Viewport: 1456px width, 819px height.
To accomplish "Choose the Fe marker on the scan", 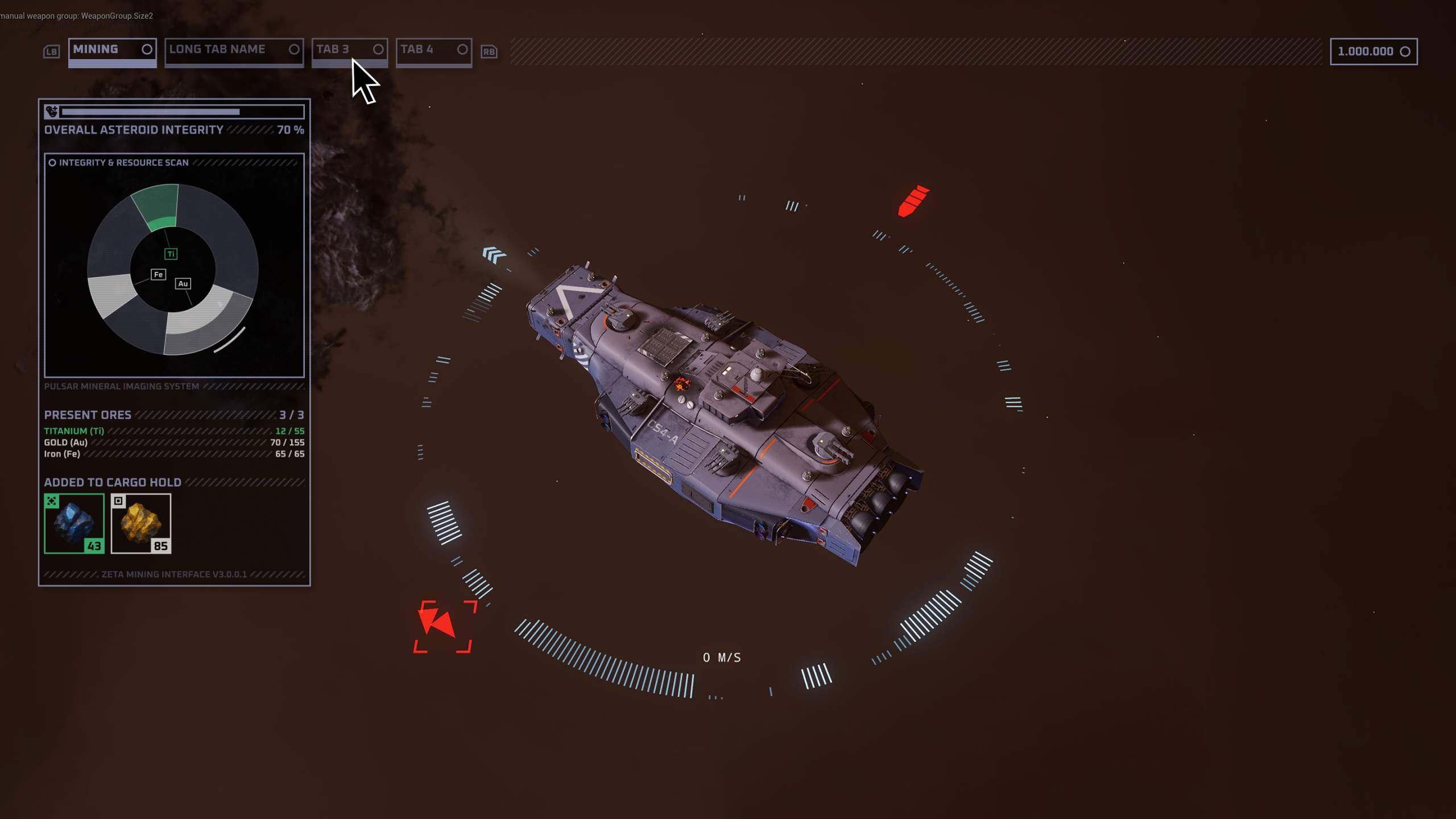I will 158,275.
